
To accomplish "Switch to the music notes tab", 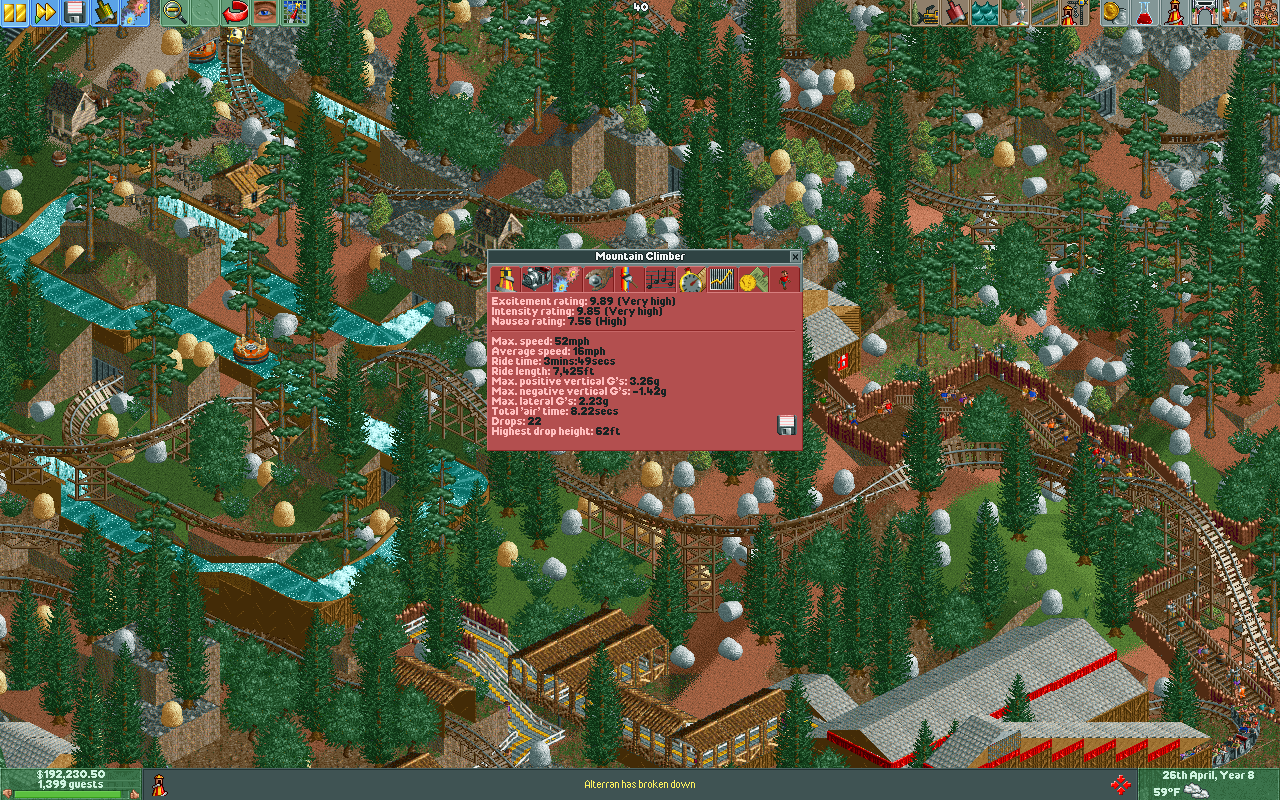I will [x=659, y=280].
